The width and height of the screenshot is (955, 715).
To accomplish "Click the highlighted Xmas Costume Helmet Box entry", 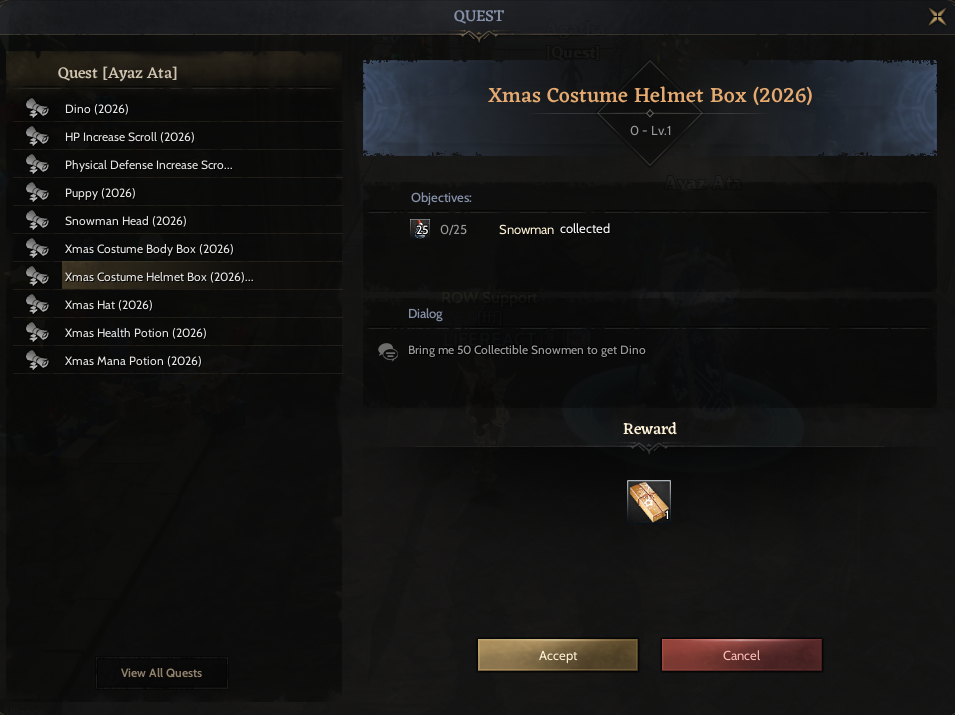I will 158,277.
